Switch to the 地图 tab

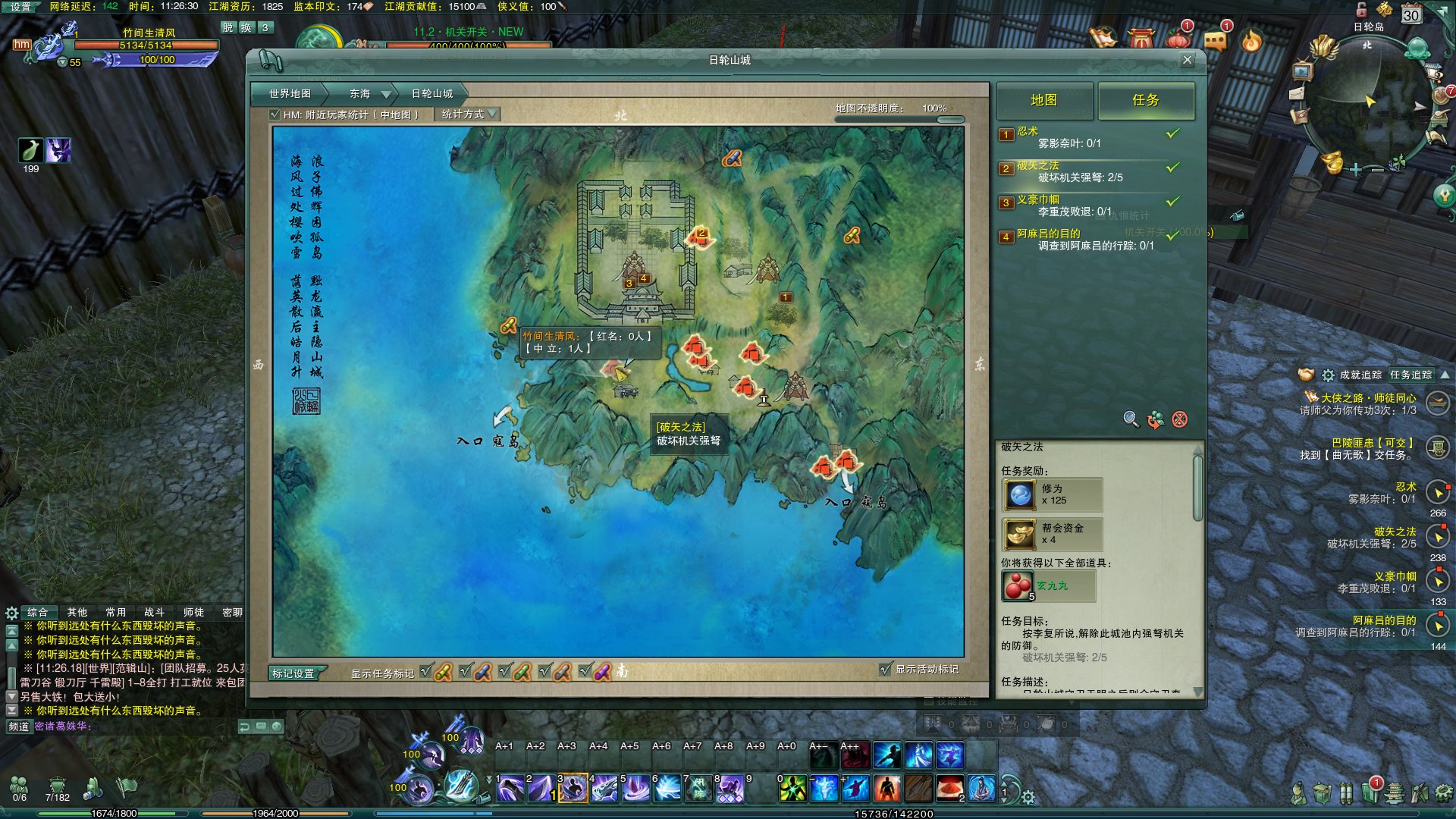[x=1043, y=100]
